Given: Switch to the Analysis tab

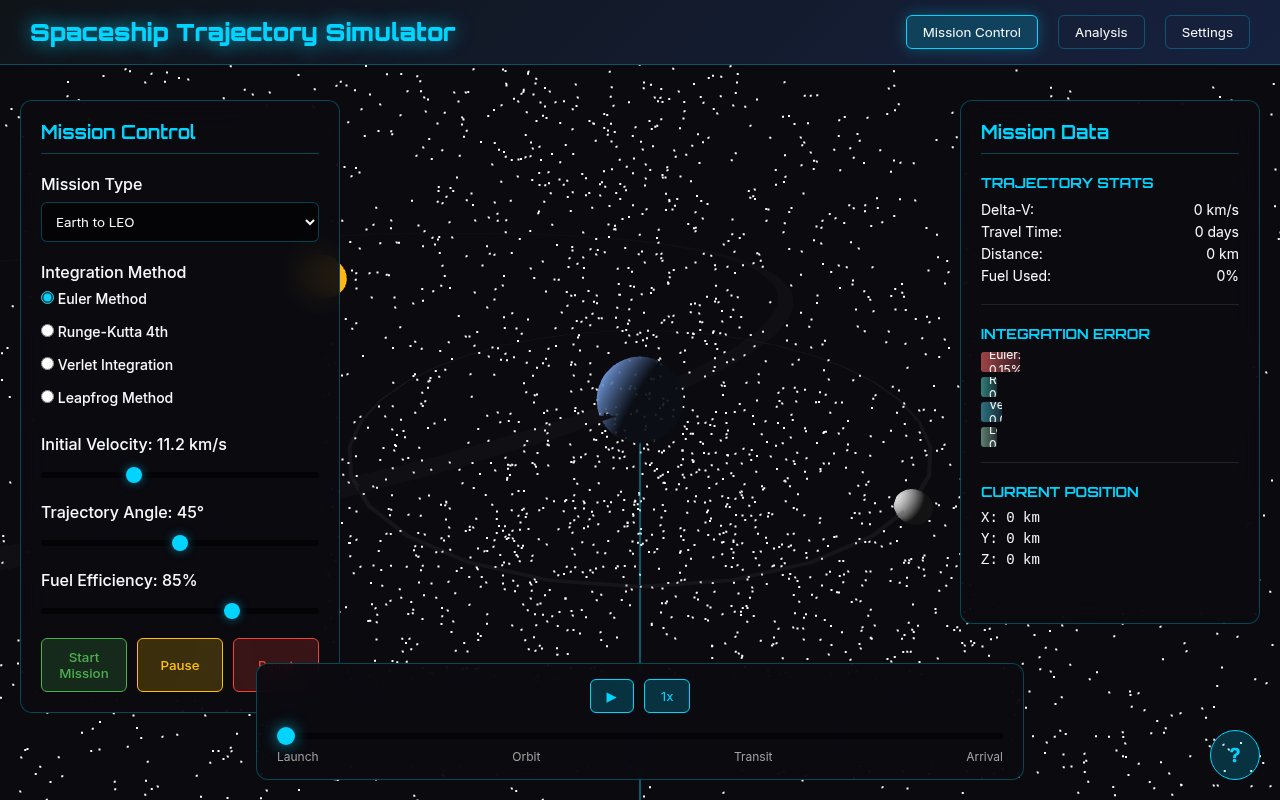Looking at the screenshot, I should click(x=1101, y=32).
